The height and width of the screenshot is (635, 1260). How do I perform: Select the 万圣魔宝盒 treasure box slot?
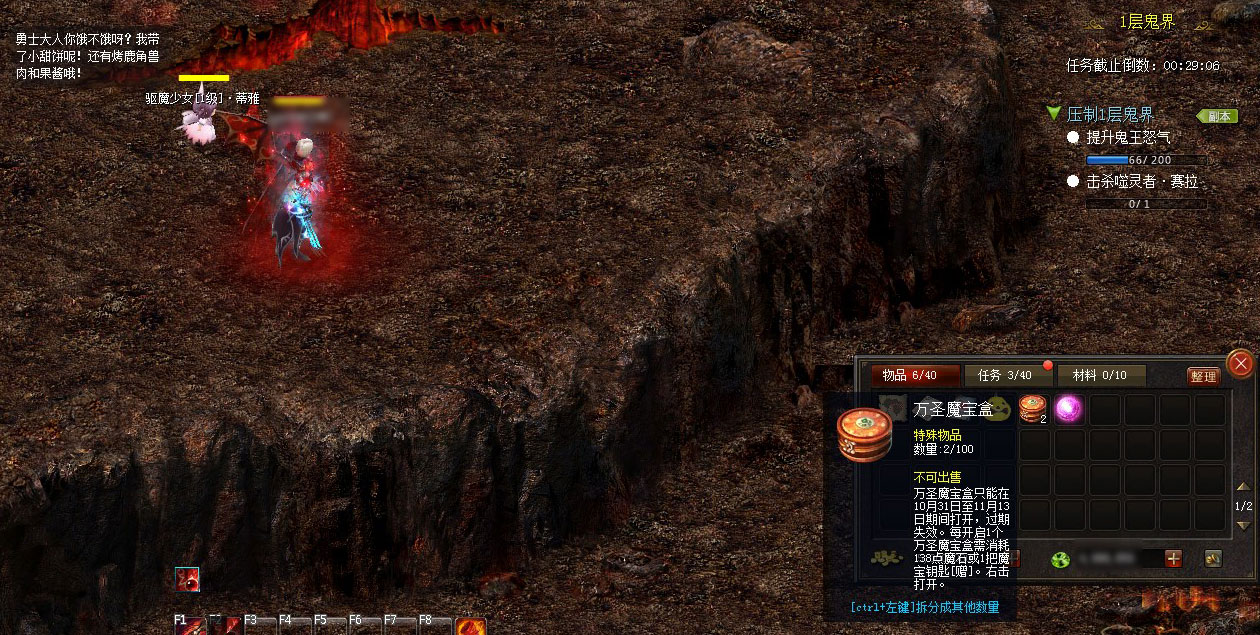(1034, 409)
